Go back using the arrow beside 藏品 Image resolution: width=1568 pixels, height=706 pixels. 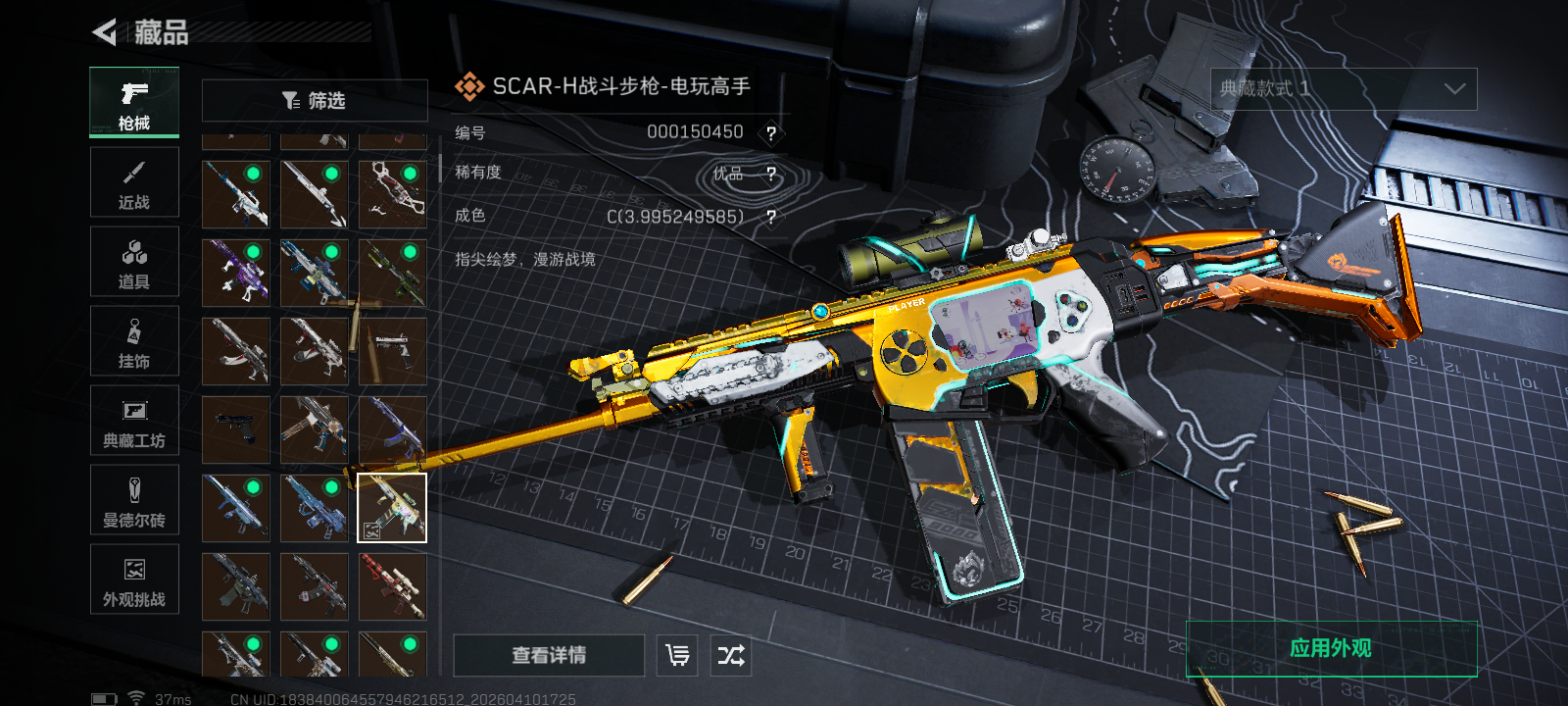pyautogui.click(x=105, y=32)
